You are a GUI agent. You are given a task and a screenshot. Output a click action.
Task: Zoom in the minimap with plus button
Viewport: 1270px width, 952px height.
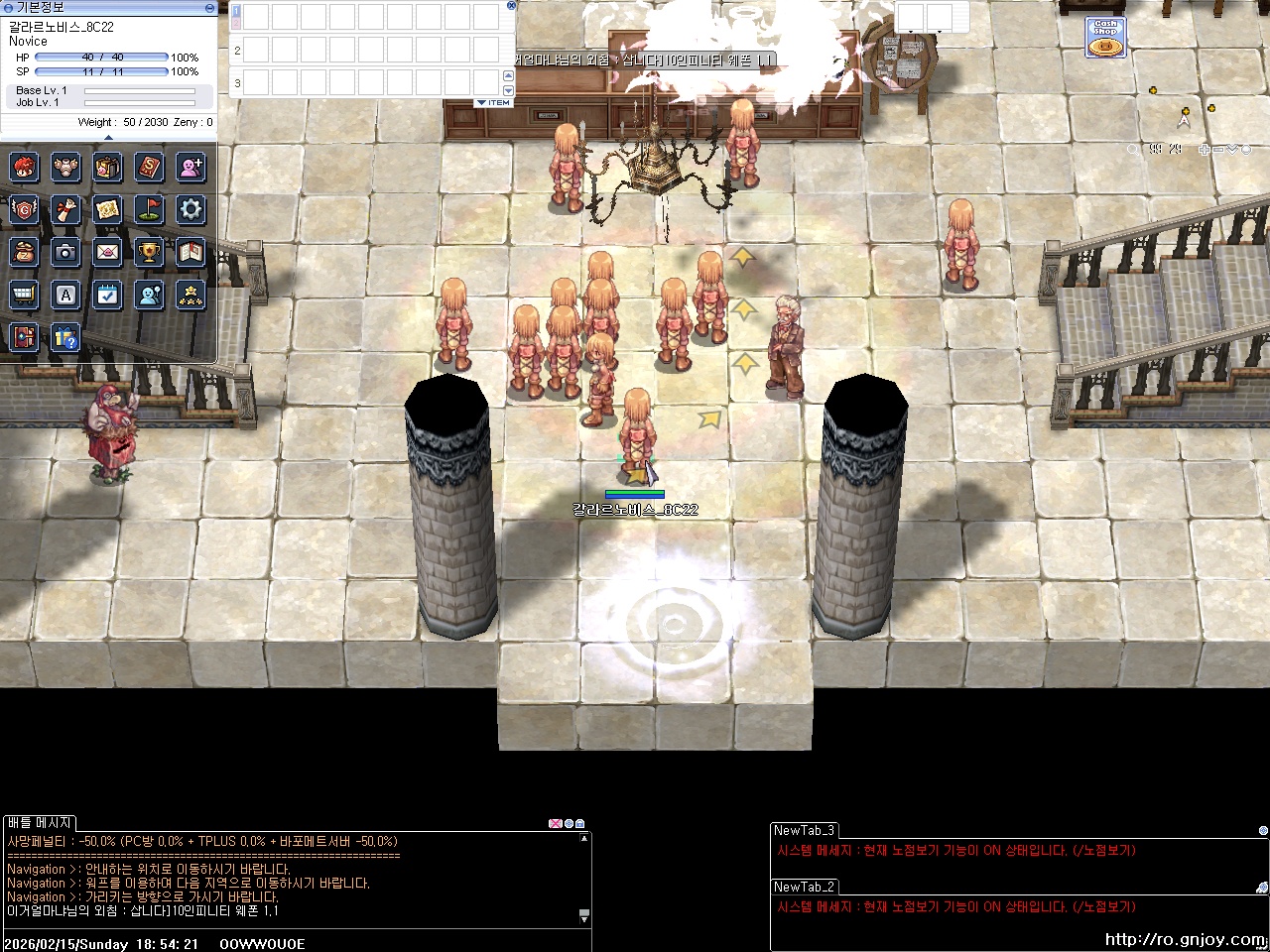1204,150
